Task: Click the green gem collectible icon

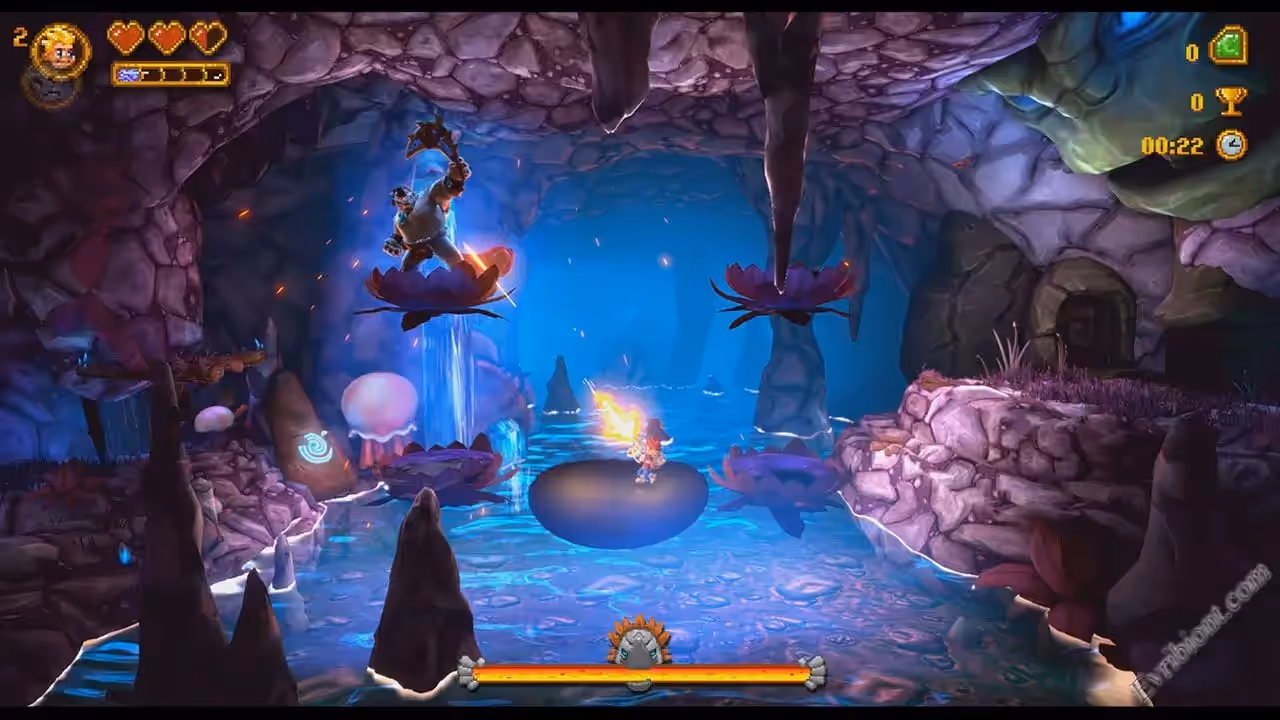Action: pos(1228,47)
